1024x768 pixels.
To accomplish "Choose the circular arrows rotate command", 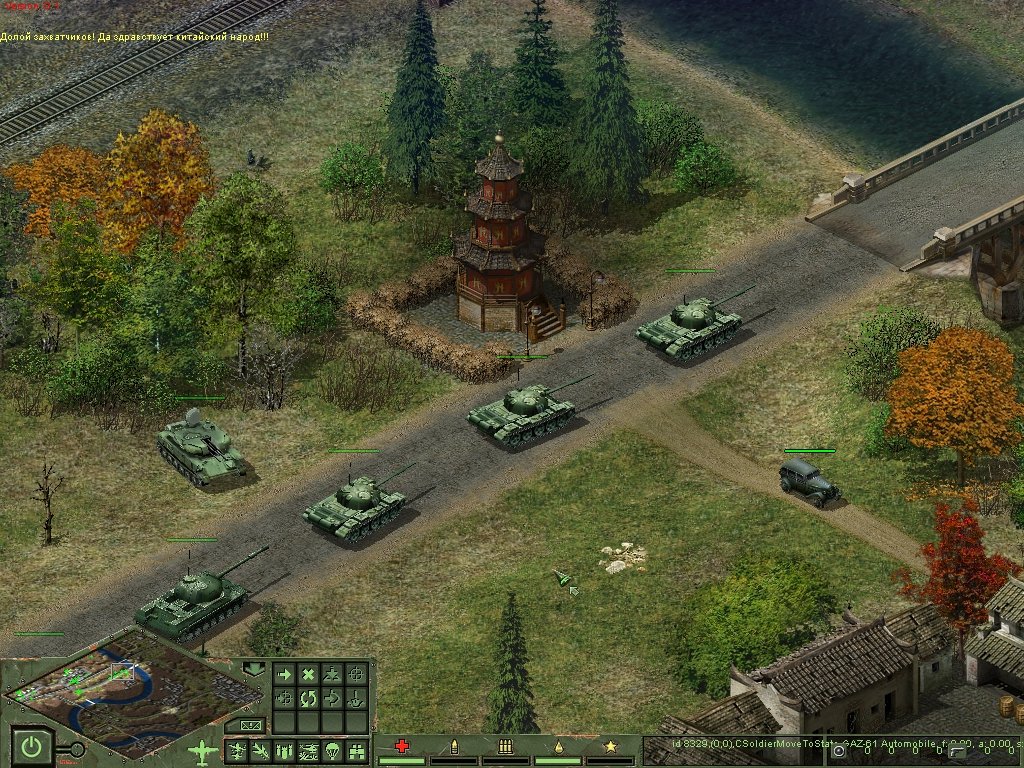I will 308,698.
